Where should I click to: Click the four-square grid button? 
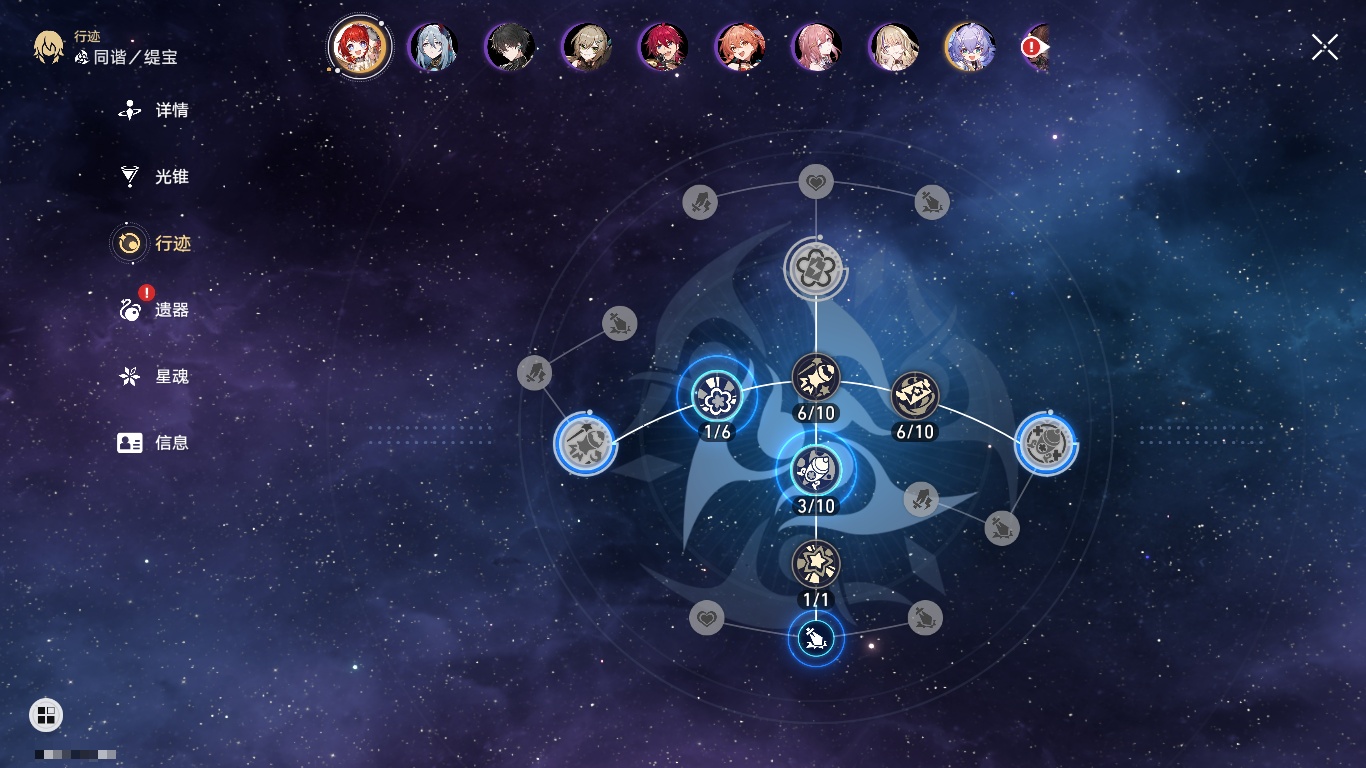point(46,715)
